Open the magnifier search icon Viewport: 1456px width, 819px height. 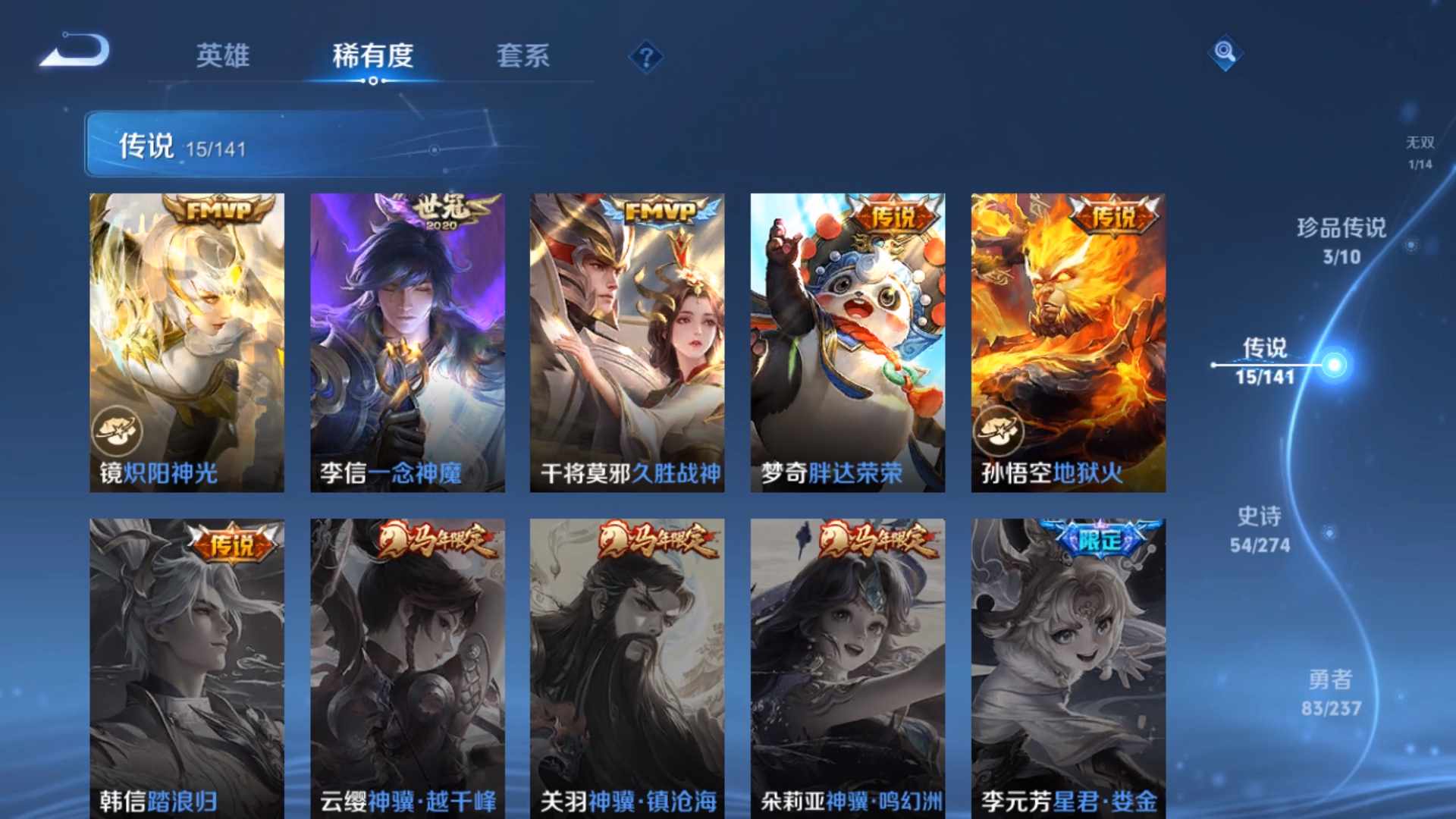click(x=1225, y=52)
